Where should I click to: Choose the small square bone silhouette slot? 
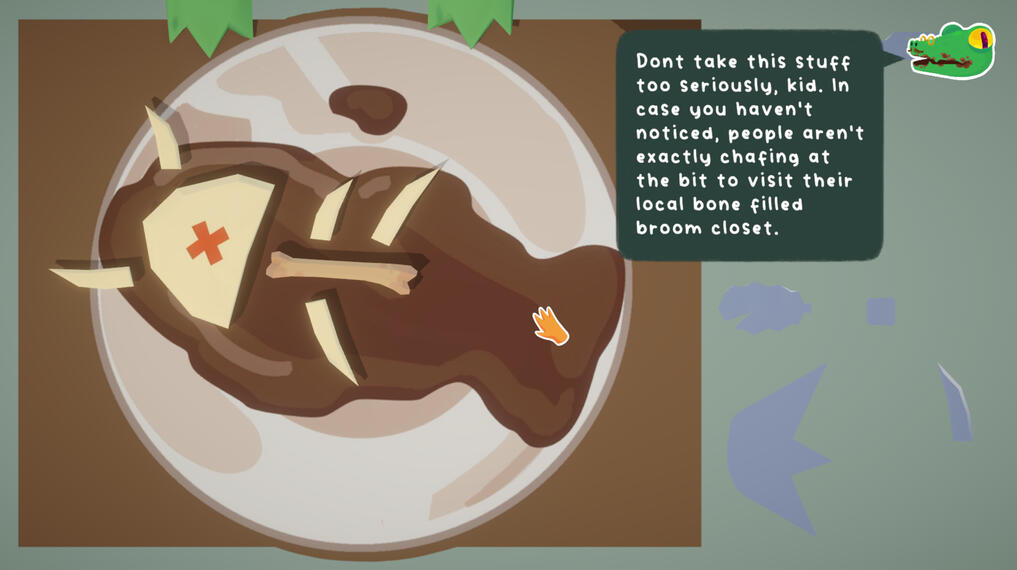click(x=880, y=311)
